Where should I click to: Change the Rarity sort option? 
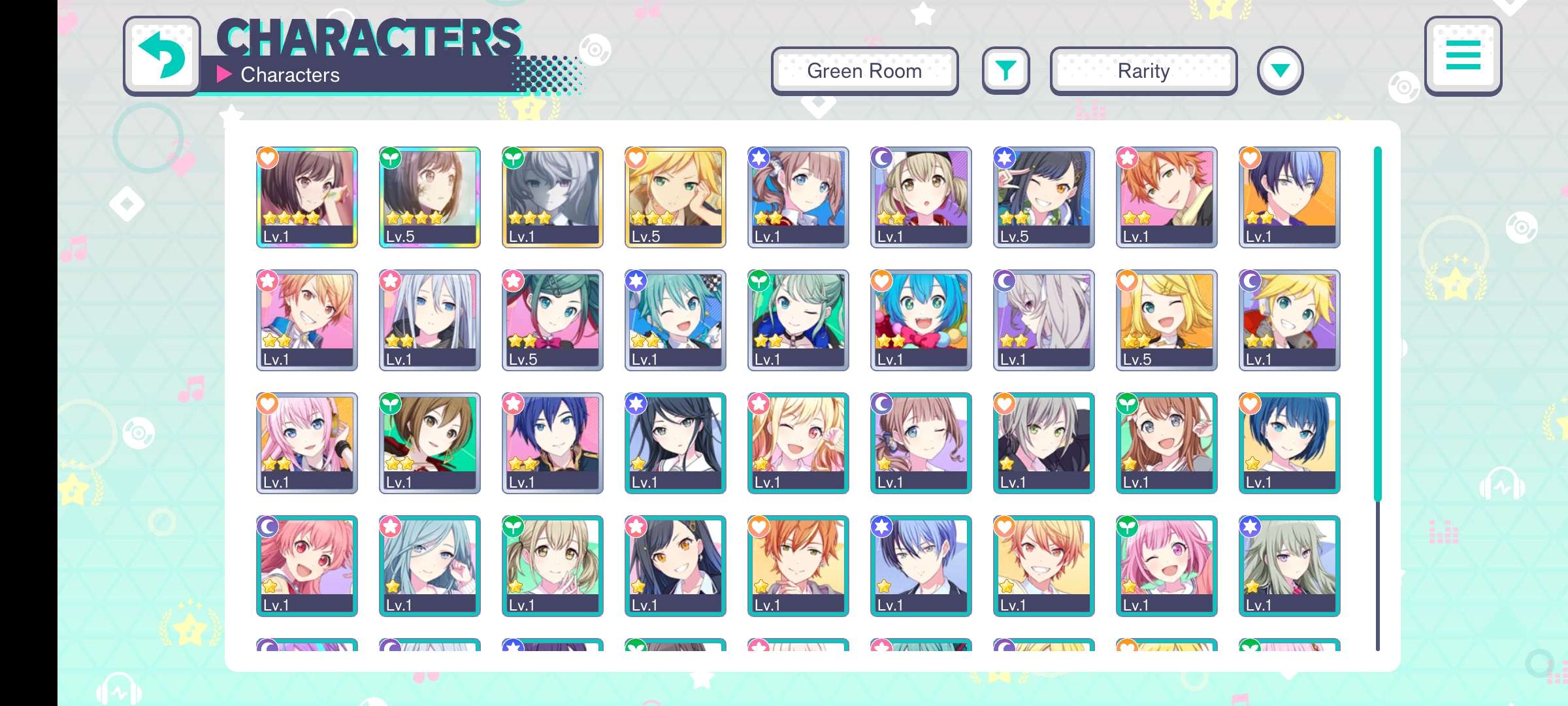tap(1143, 71)
